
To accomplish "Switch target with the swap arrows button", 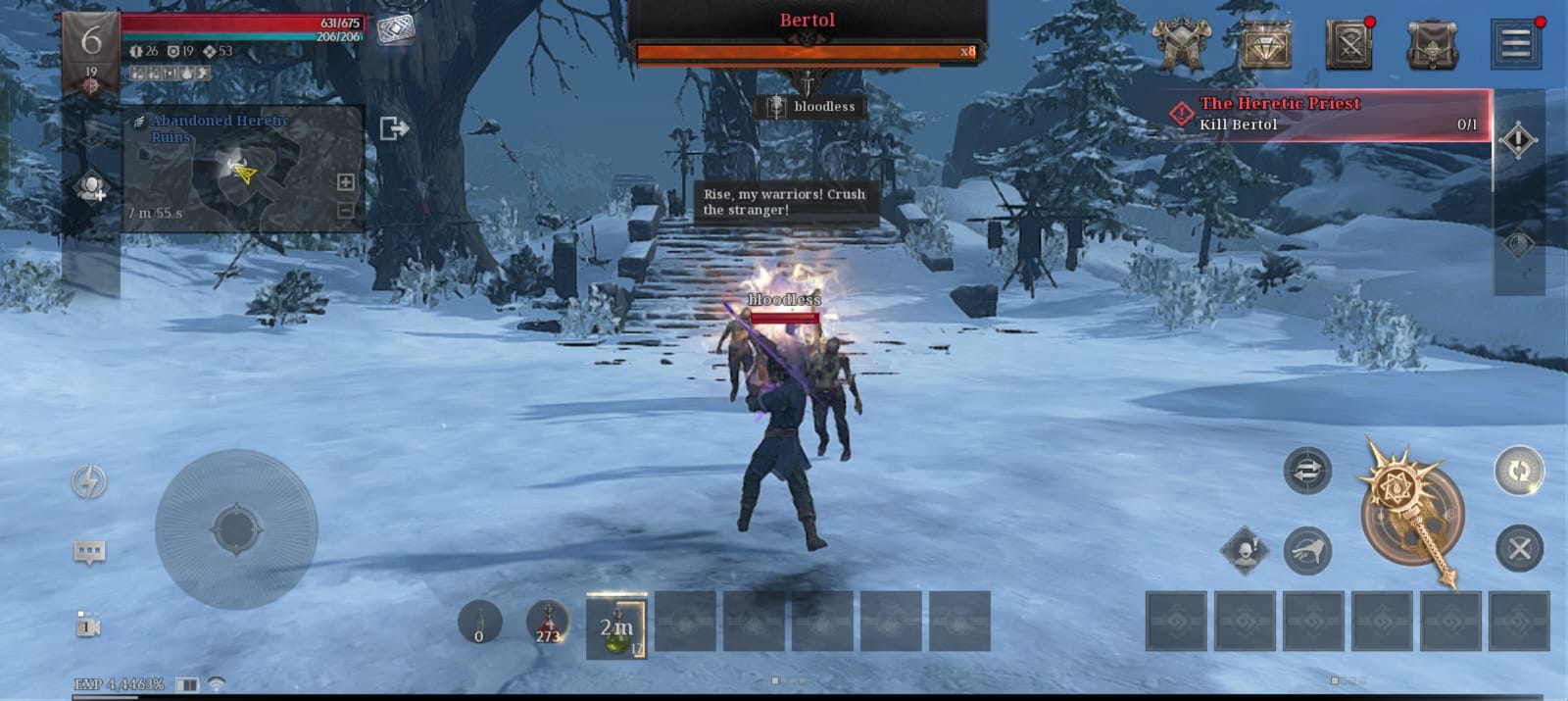I will pyautogui.click(x=1307, y=472).
